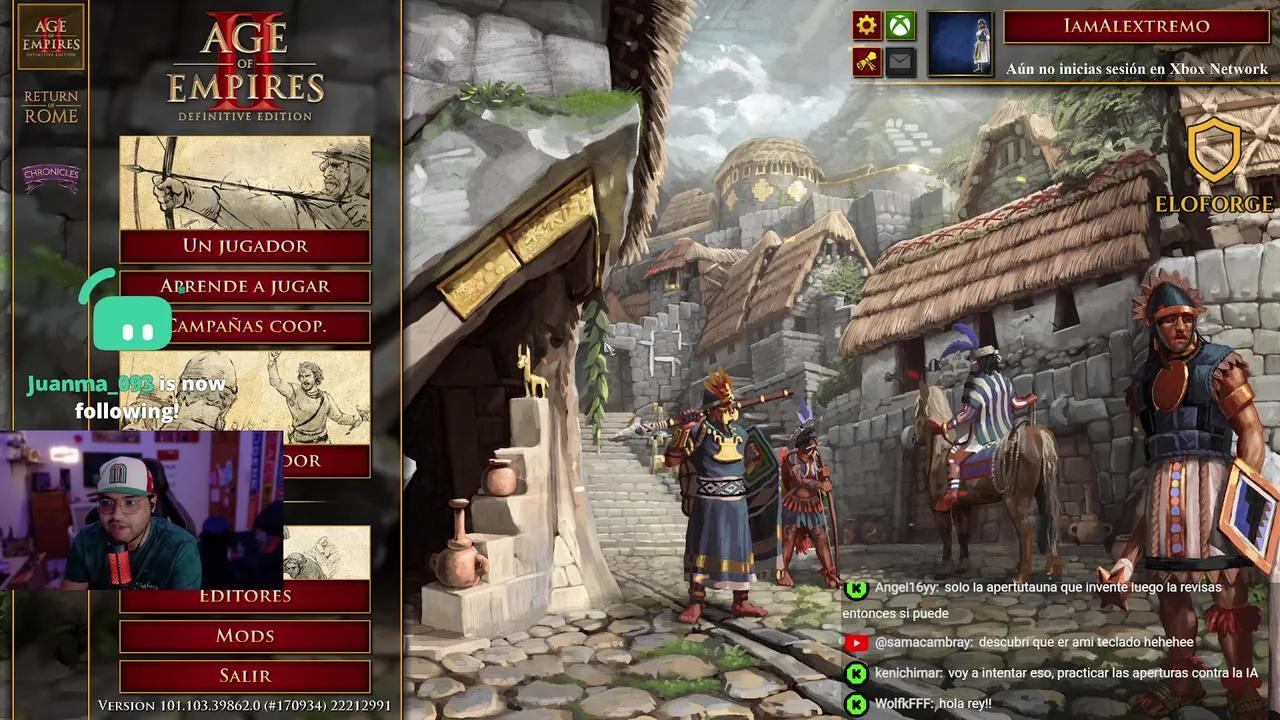The image size is (1280, 720).
Task: Switch to Return of Rome
Action: coord(51,107)
